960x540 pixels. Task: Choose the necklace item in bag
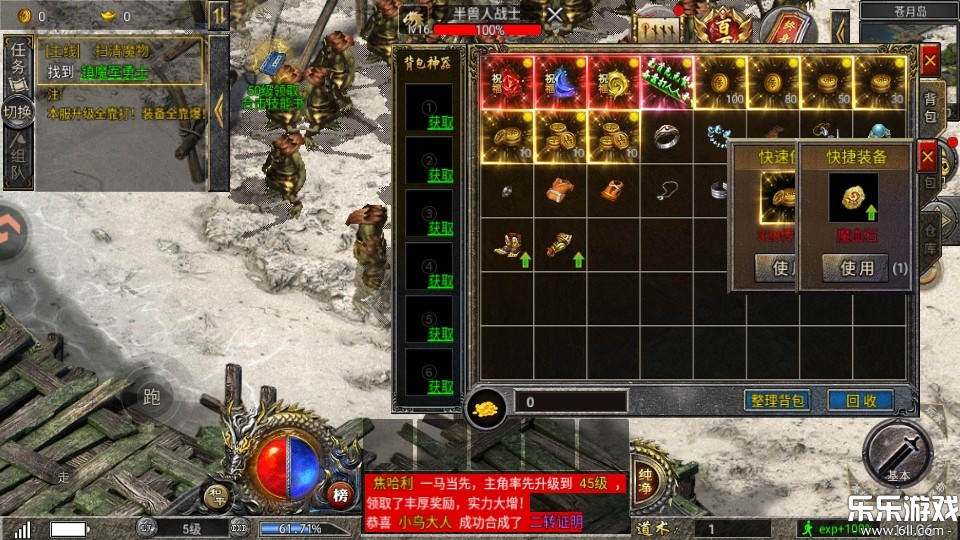[x=667, y=190]
